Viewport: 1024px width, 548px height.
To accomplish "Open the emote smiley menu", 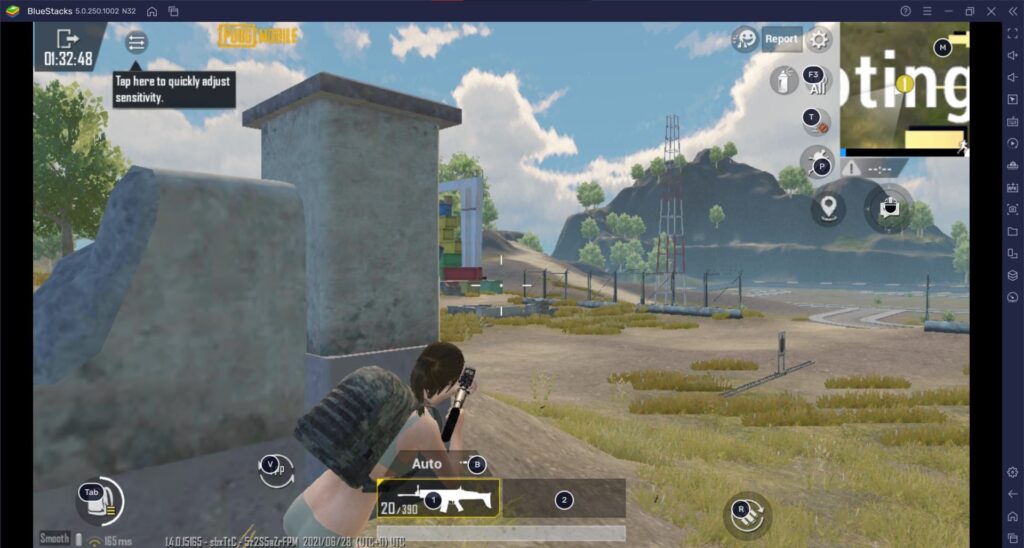I will (744, 39).
